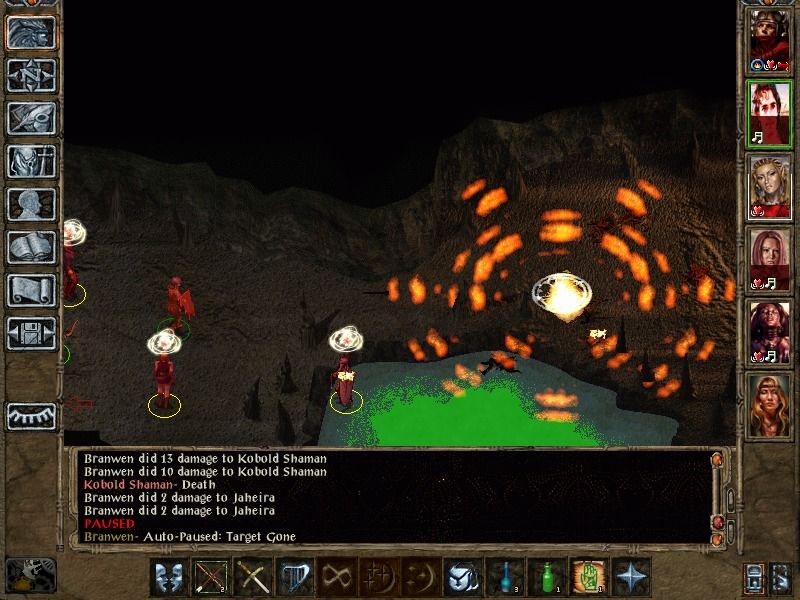
Task: Open special abilities star button
Action: click(x=633, y=578)
